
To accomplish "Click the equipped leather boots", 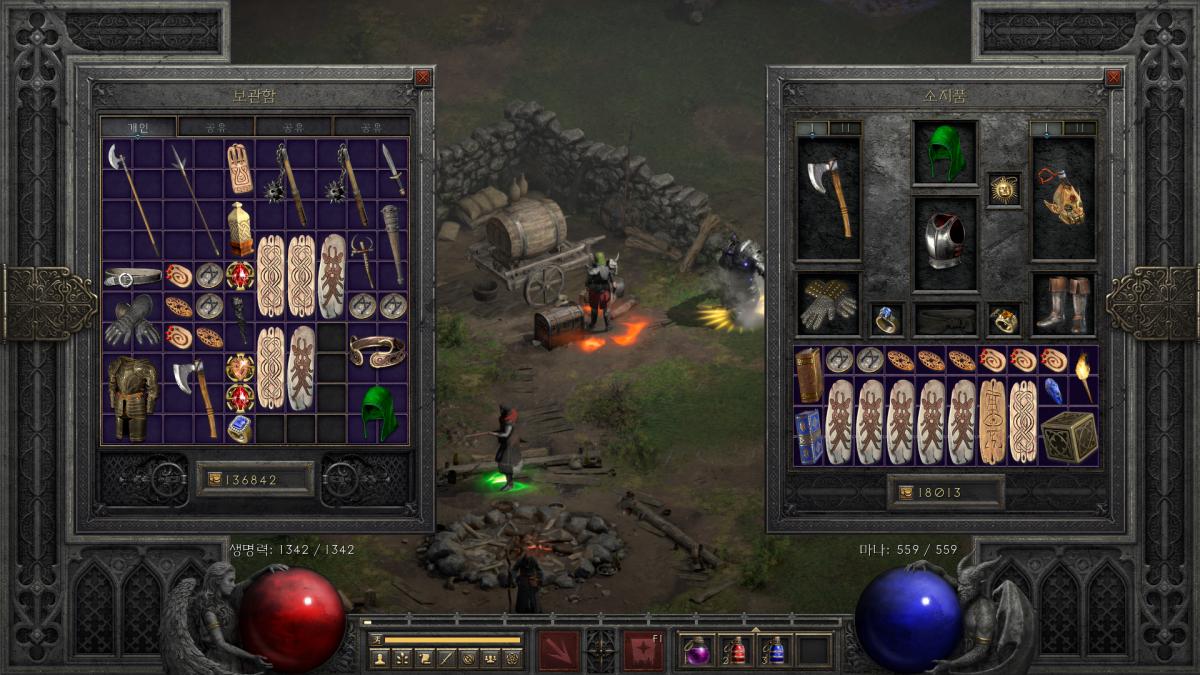I will click(x=1063, y=304).
